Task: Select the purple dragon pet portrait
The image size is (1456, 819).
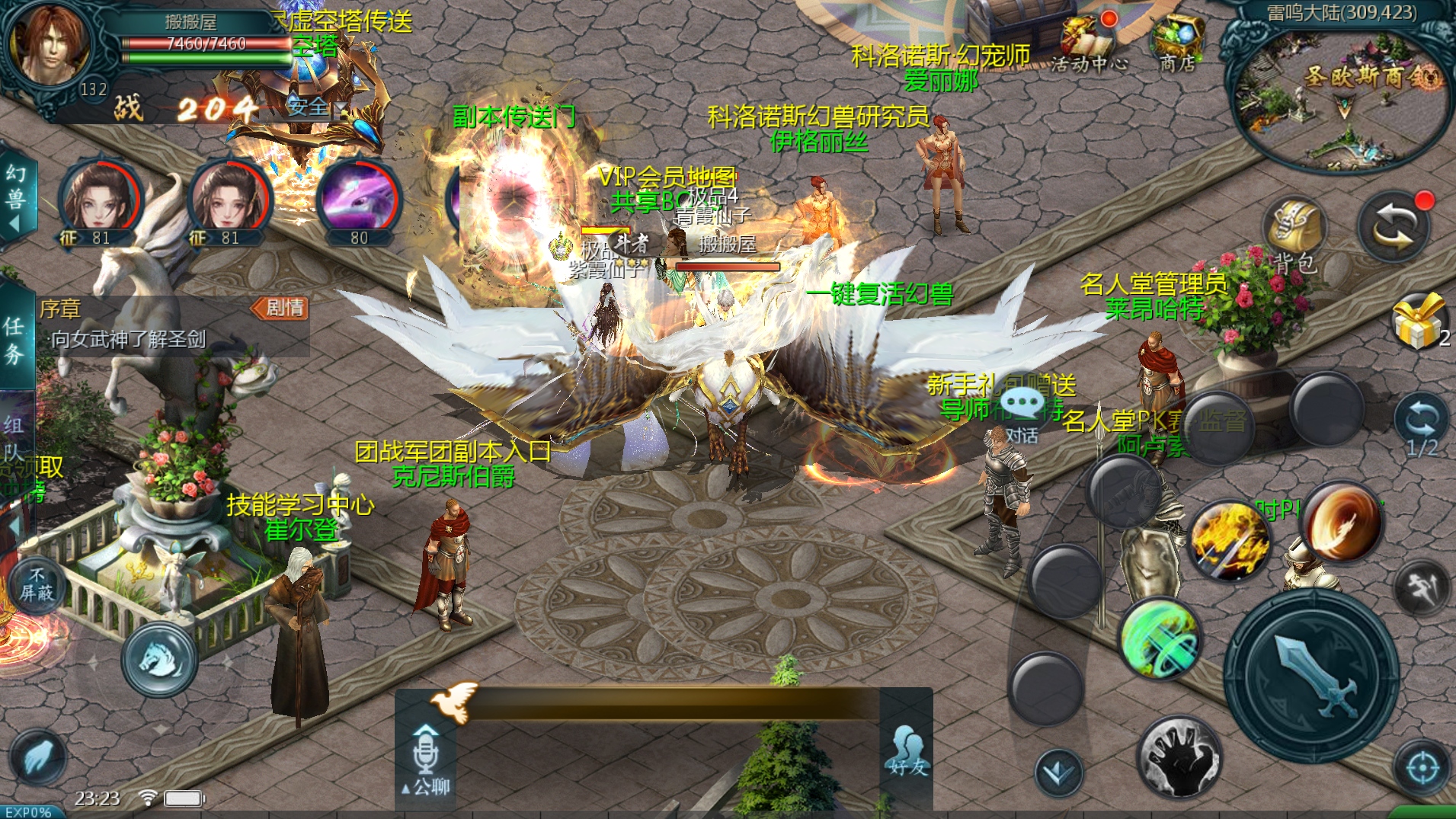Action: (359, 200)
